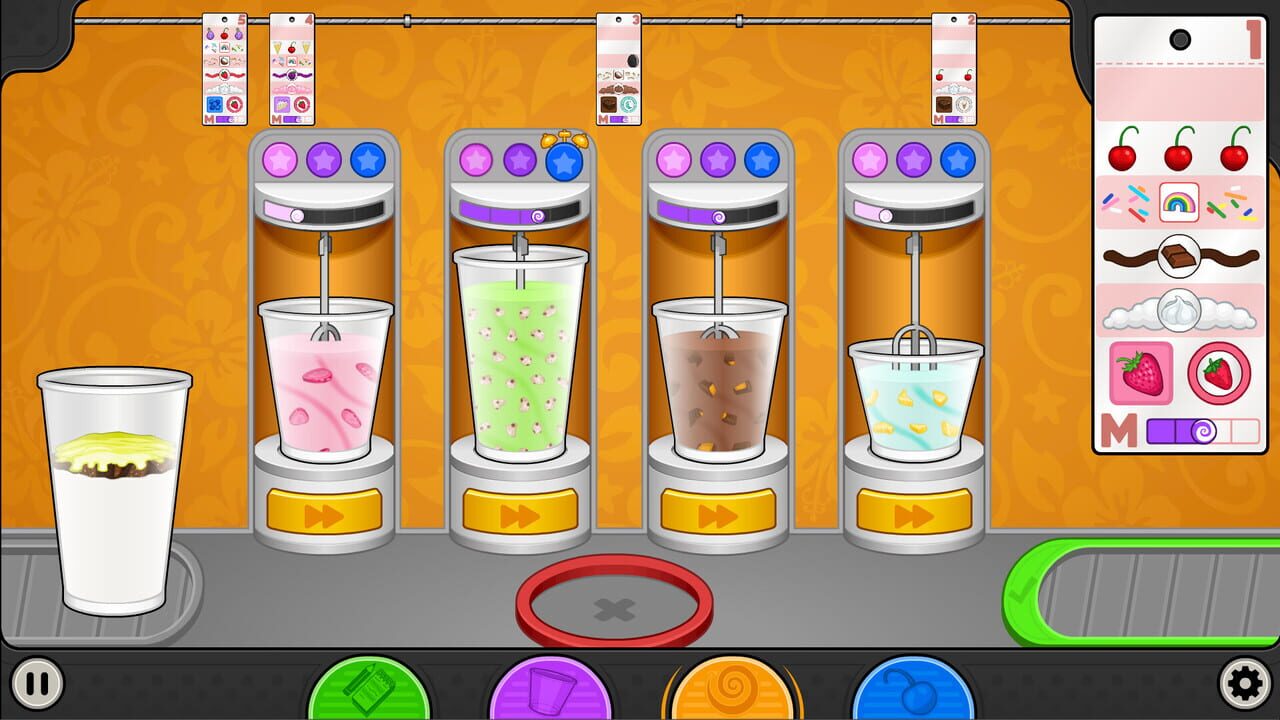This screenshot has width=1280, height=720.
Task: Click the gold star award above the green blender
Action: pos(565,138)
